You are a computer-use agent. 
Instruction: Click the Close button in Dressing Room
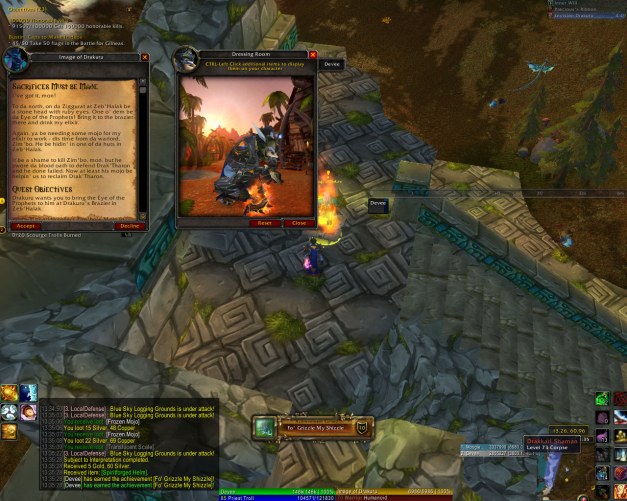298,223
